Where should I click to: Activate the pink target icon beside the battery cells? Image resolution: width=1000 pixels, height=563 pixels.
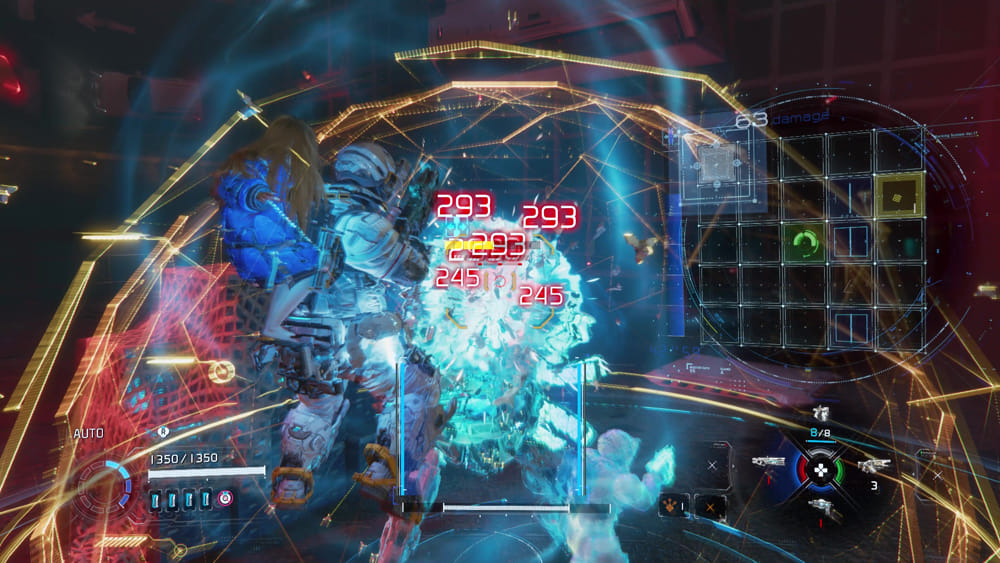[x=224, y=498]
